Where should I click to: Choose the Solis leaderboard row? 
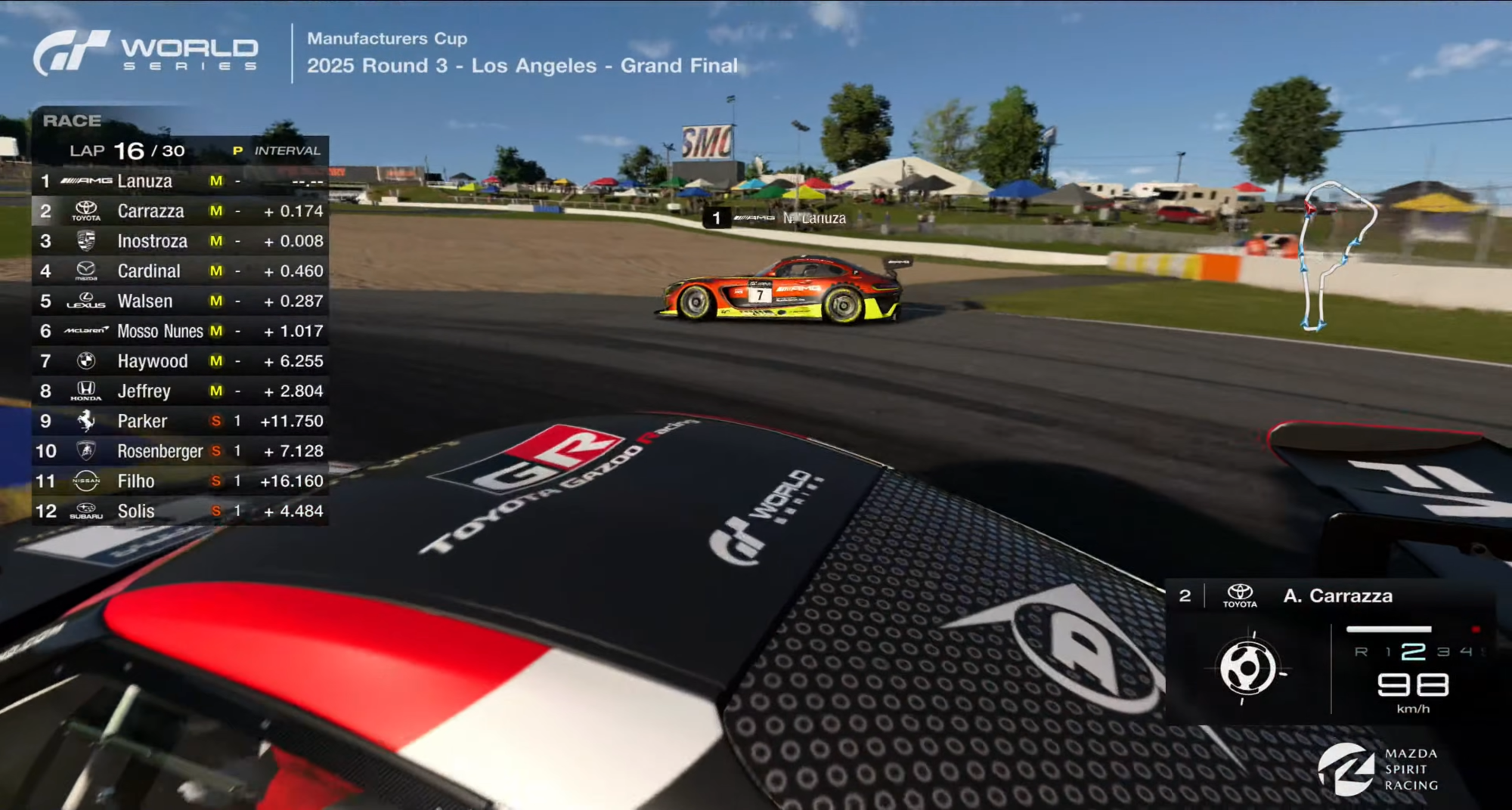180,512
